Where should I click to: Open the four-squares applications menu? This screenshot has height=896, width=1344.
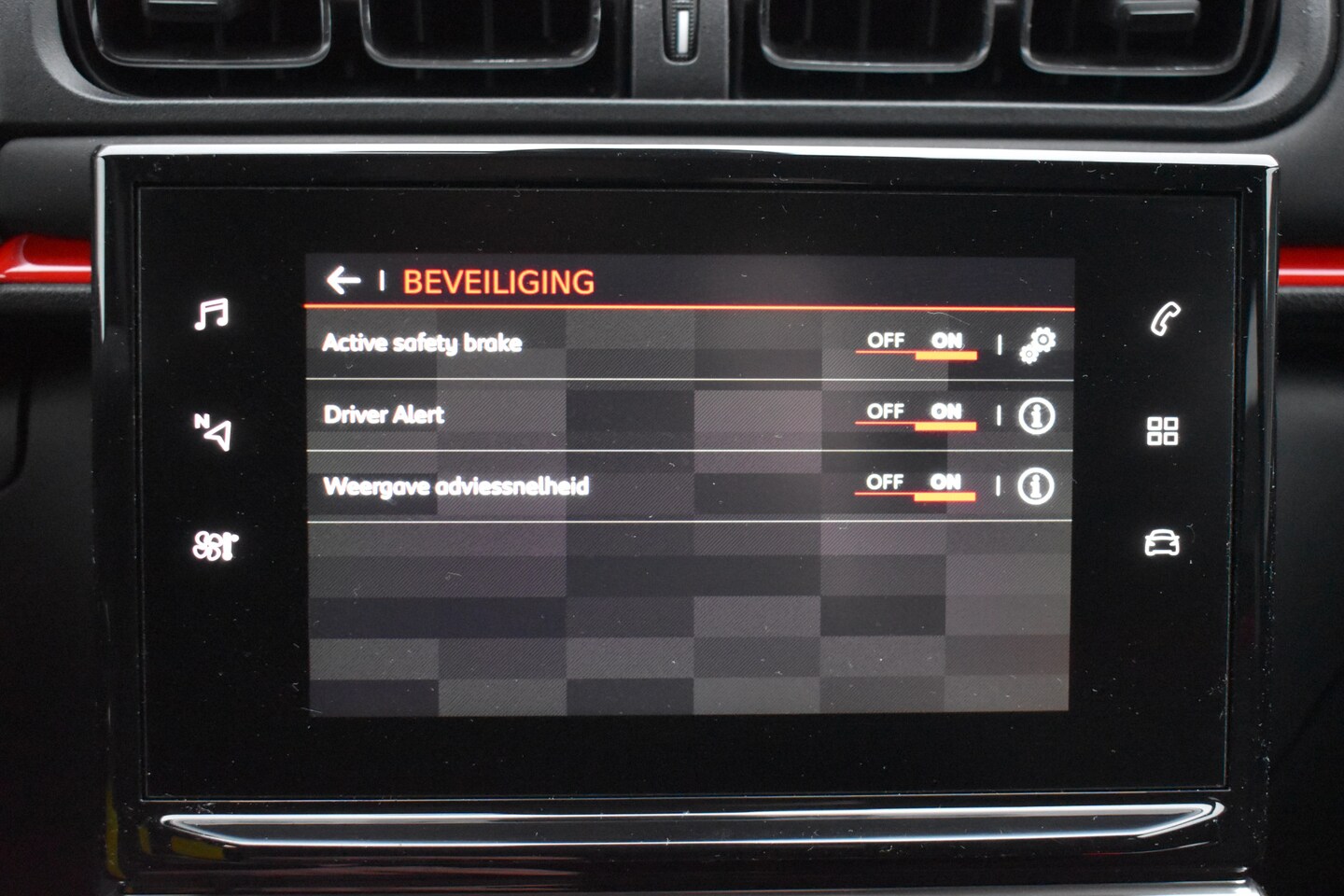(x=1162, y=431)
